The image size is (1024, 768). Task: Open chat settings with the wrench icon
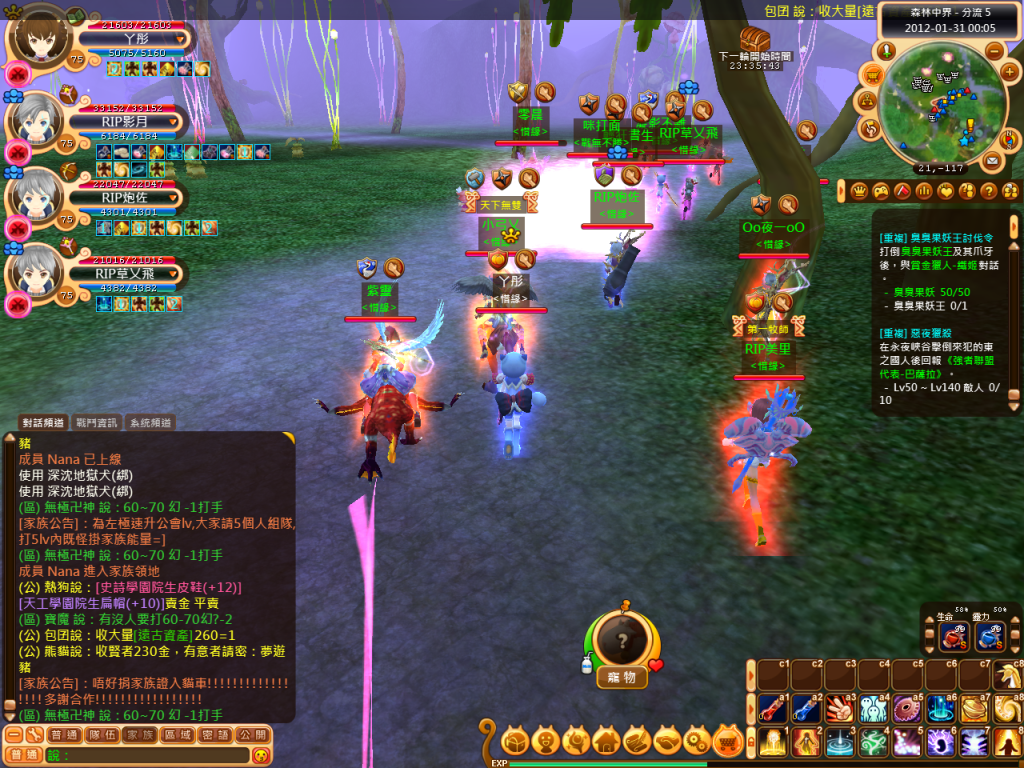coord(33,735)
